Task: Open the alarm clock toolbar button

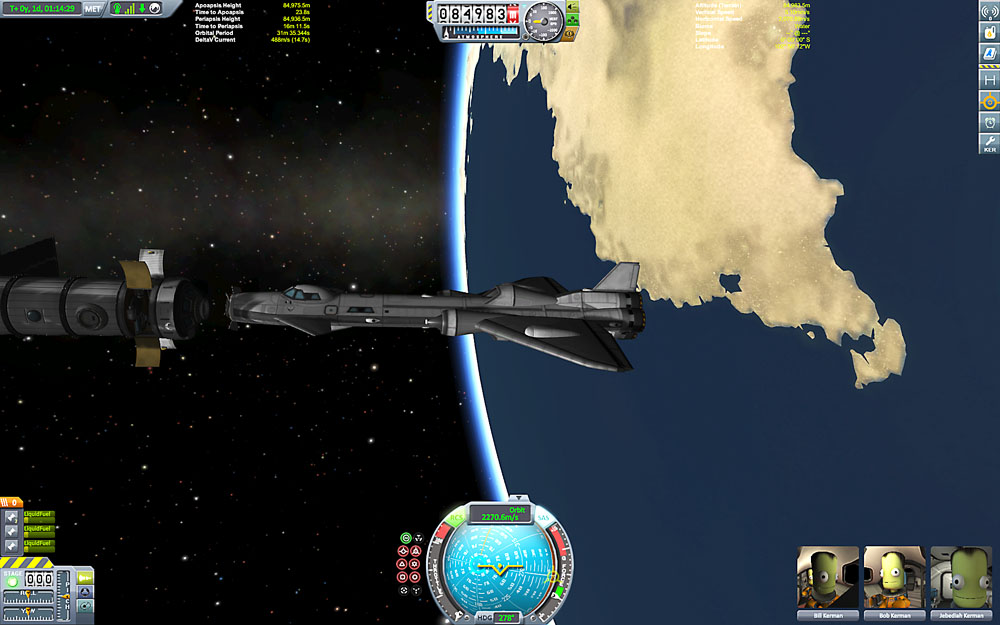Action: tap(989, 122)
